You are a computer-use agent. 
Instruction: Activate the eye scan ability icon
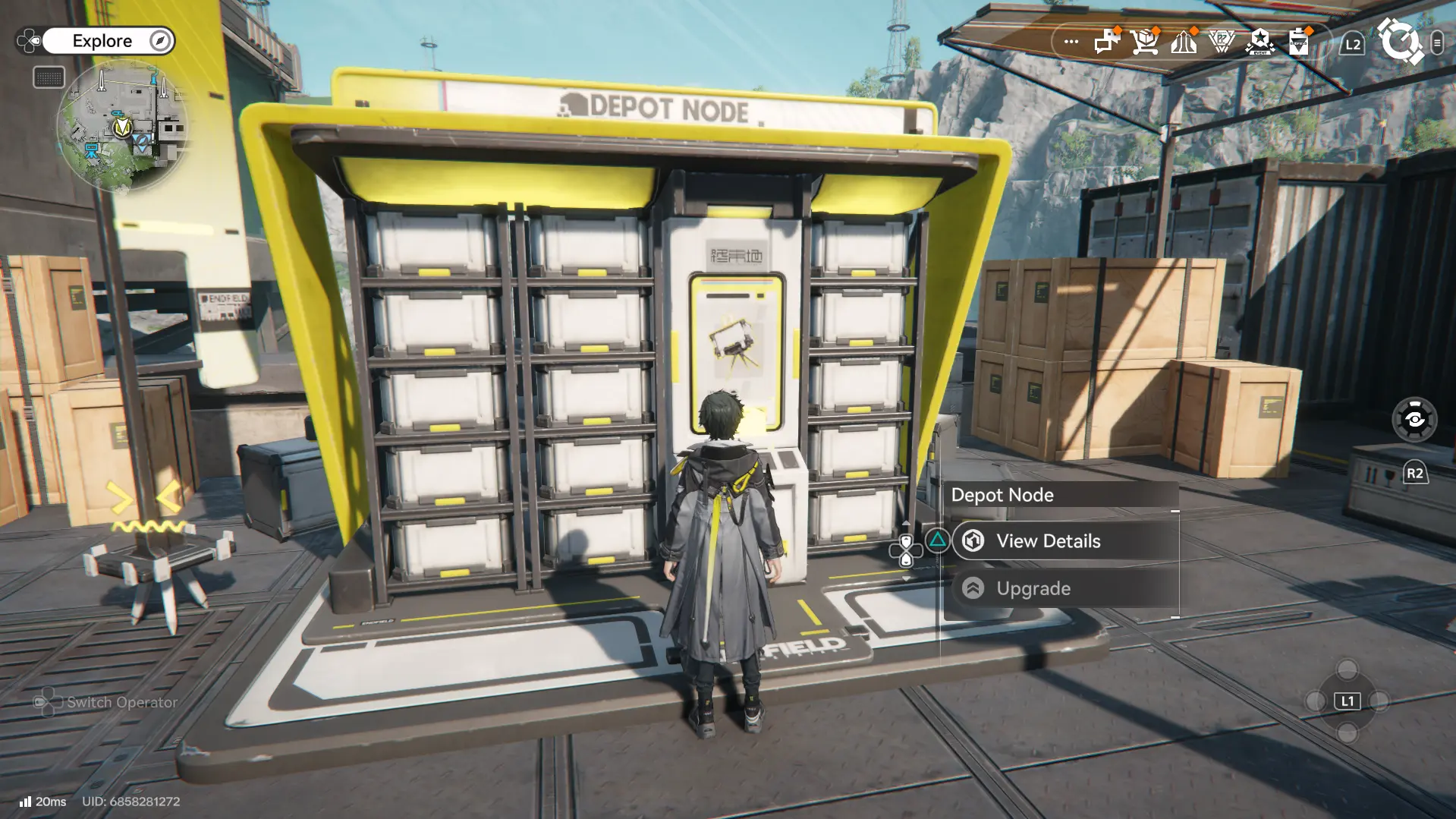[1414, 419]
